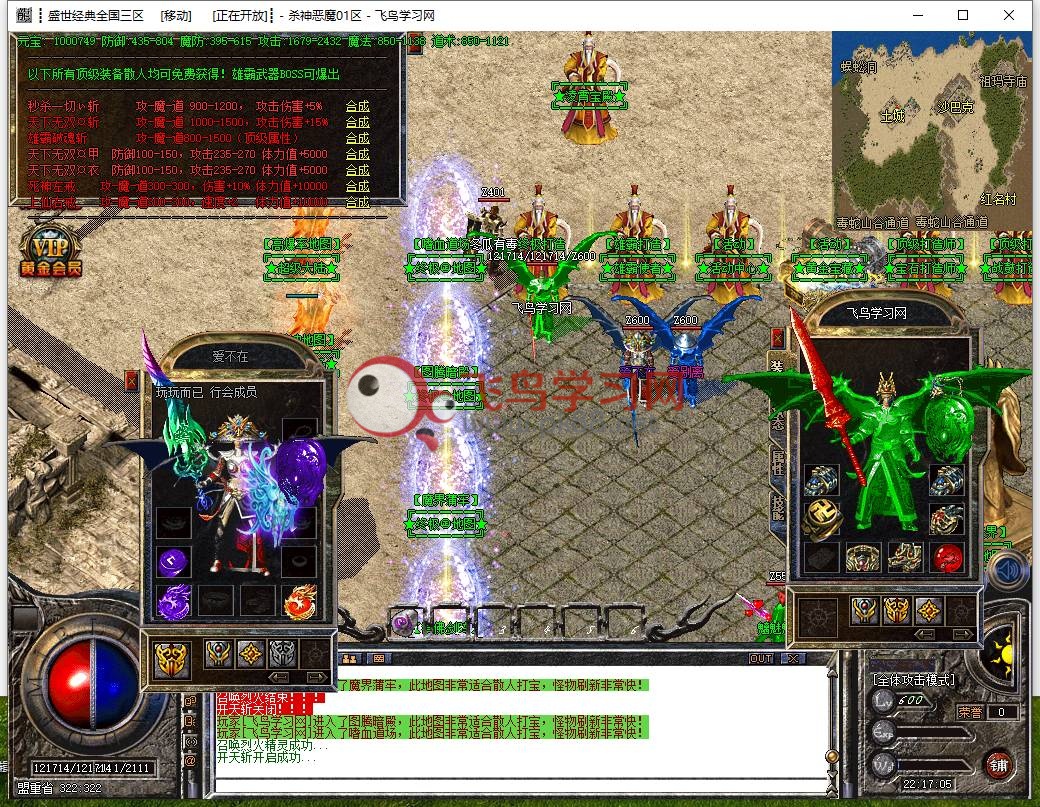This screenshot has width=1040, height=807.
Task: Toggle the 全体攻击模式 attack mode label
Action: pos(914,680)
